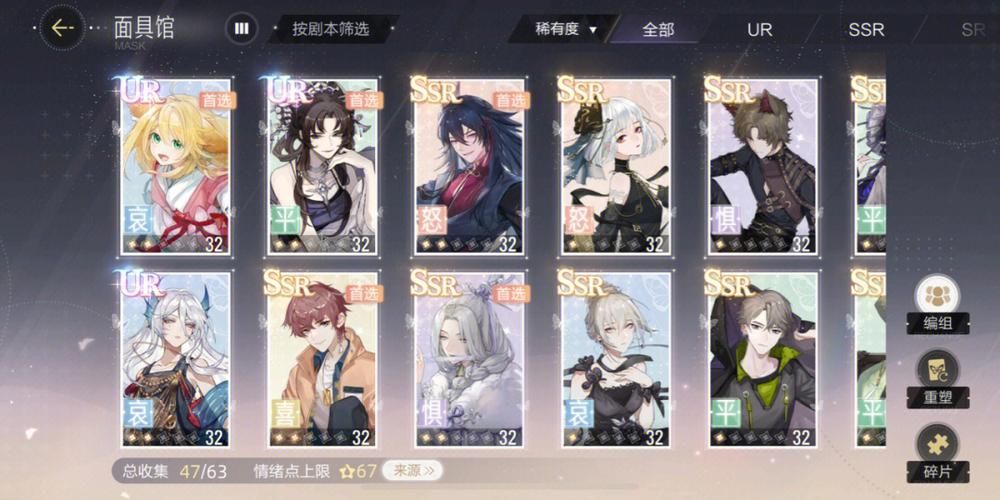Open the 按剧本筛选 filter
Viewport: 1000px width, 500px height.
coord(331,29)
